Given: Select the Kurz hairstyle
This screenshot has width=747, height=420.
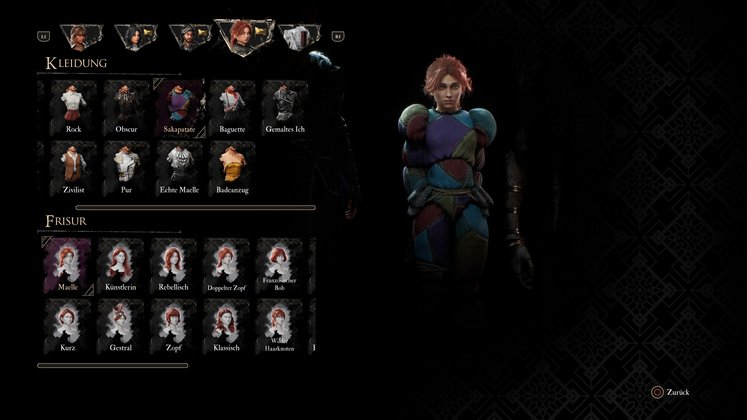Looking at the screenshot, I should click(x=67, y=323).
